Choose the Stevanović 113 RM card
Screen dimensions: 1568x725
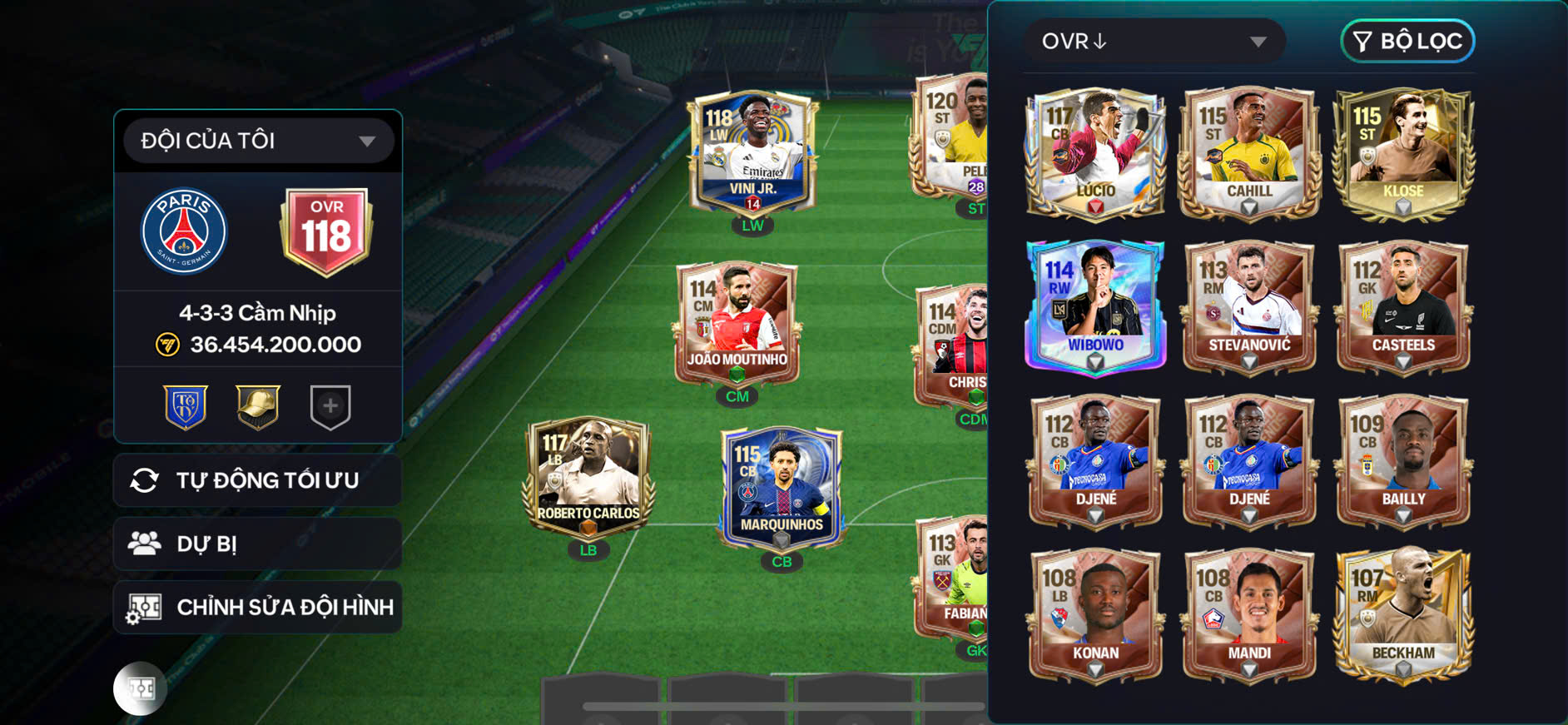click(1249, 306)
